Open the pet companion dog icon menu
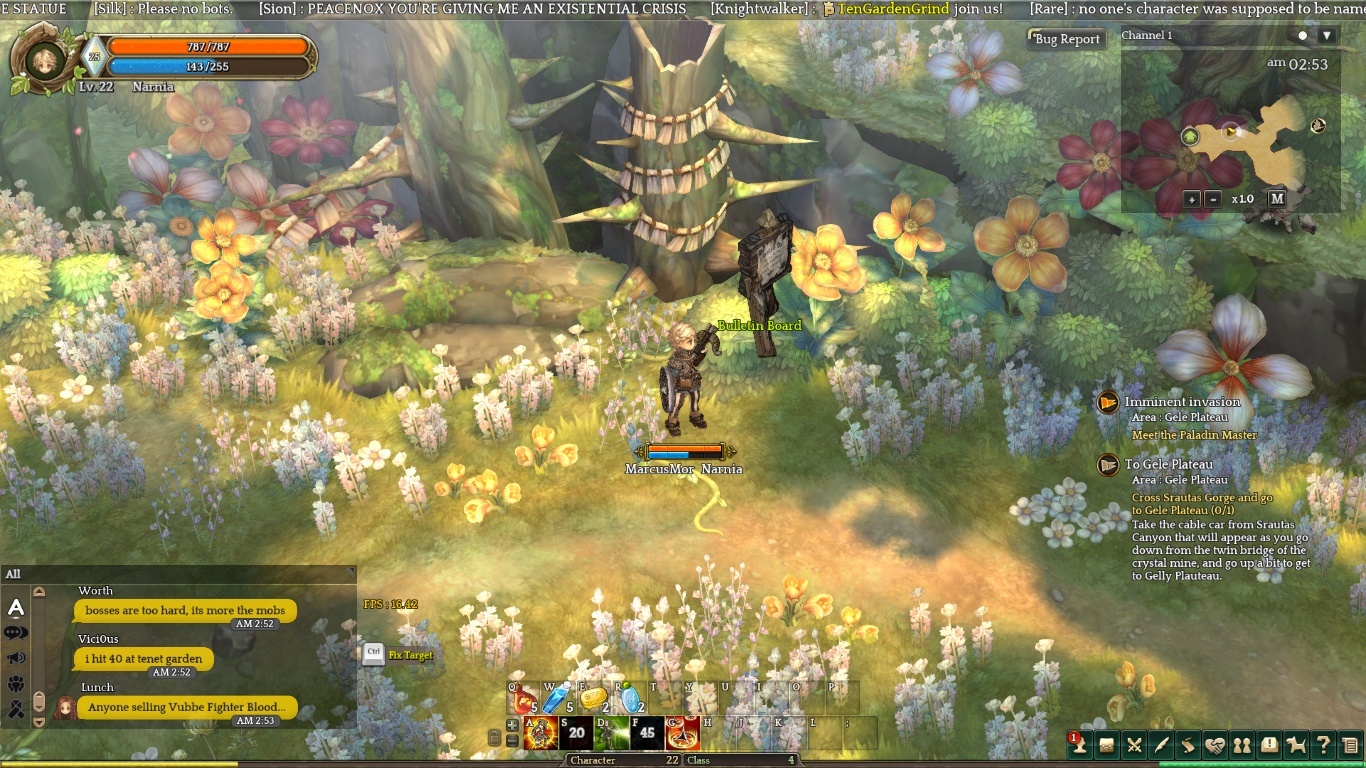The height and width of the screenshot is (768, 1366). tap(1296, 744)
